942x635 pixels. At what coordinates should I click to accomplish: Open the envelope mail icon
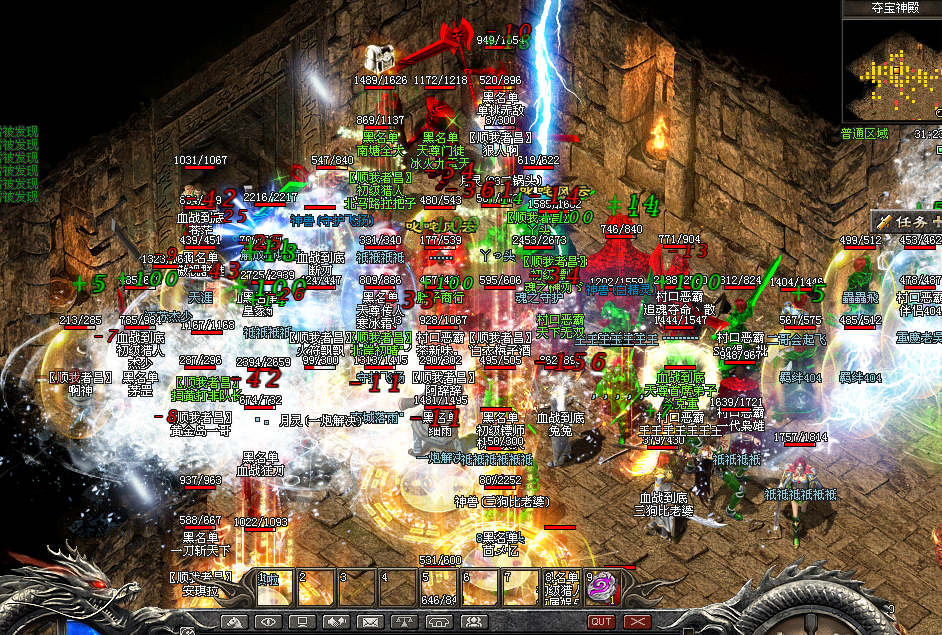point(370,621)
